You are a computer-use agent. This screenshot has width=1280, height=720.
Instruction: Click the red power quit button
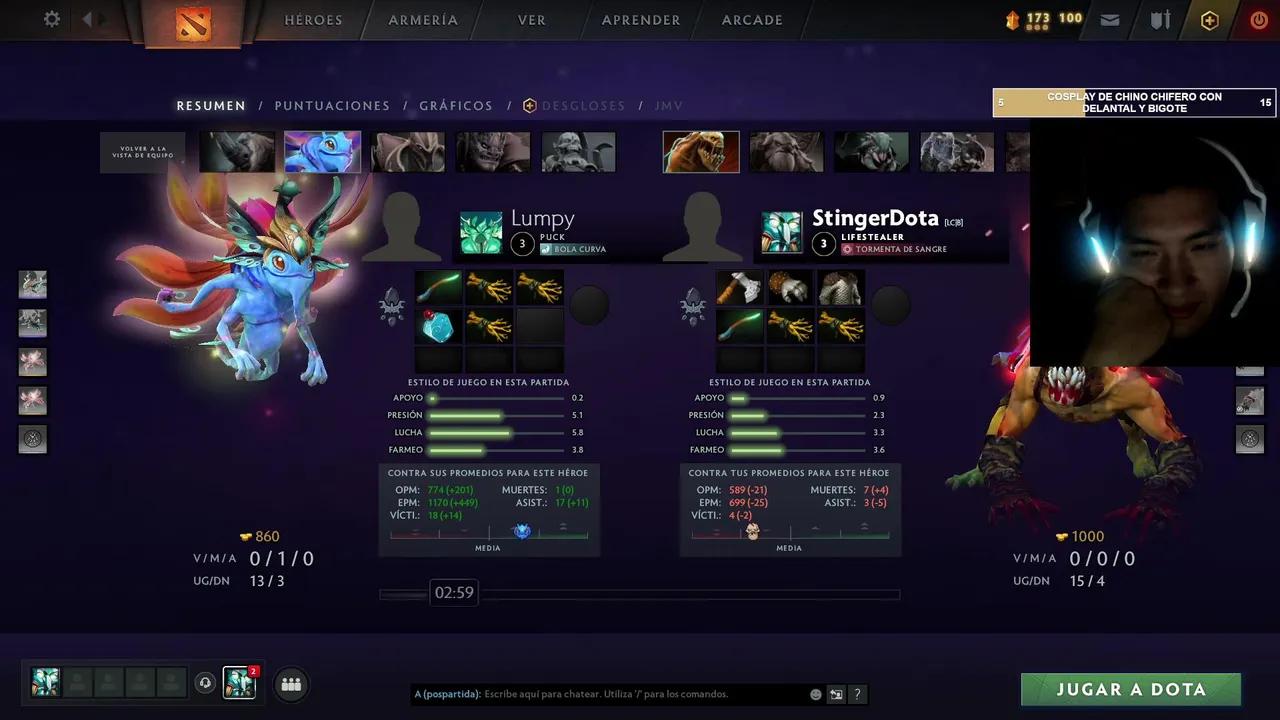[x=1259, y=20]
